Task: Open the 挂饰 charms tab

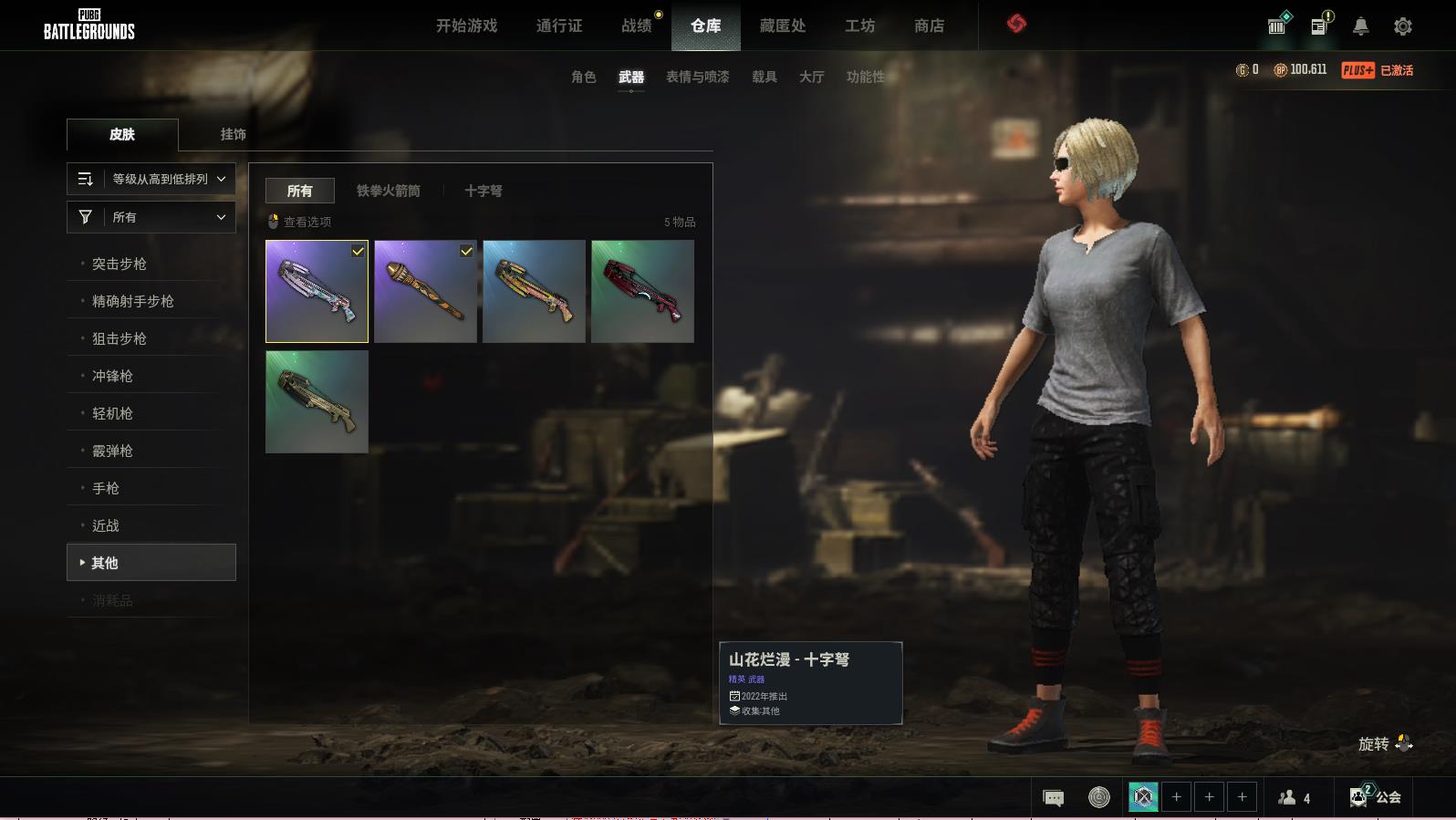Action: [233, 134]
